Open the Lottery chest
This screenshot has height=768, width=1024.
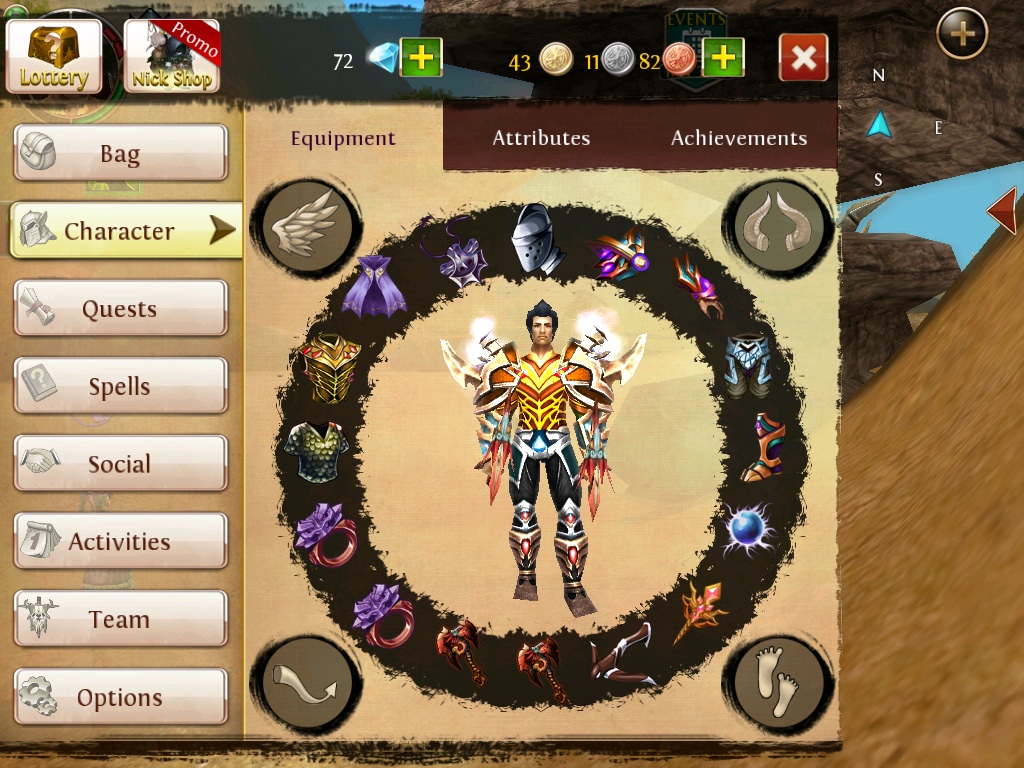(x=54, y=55)
